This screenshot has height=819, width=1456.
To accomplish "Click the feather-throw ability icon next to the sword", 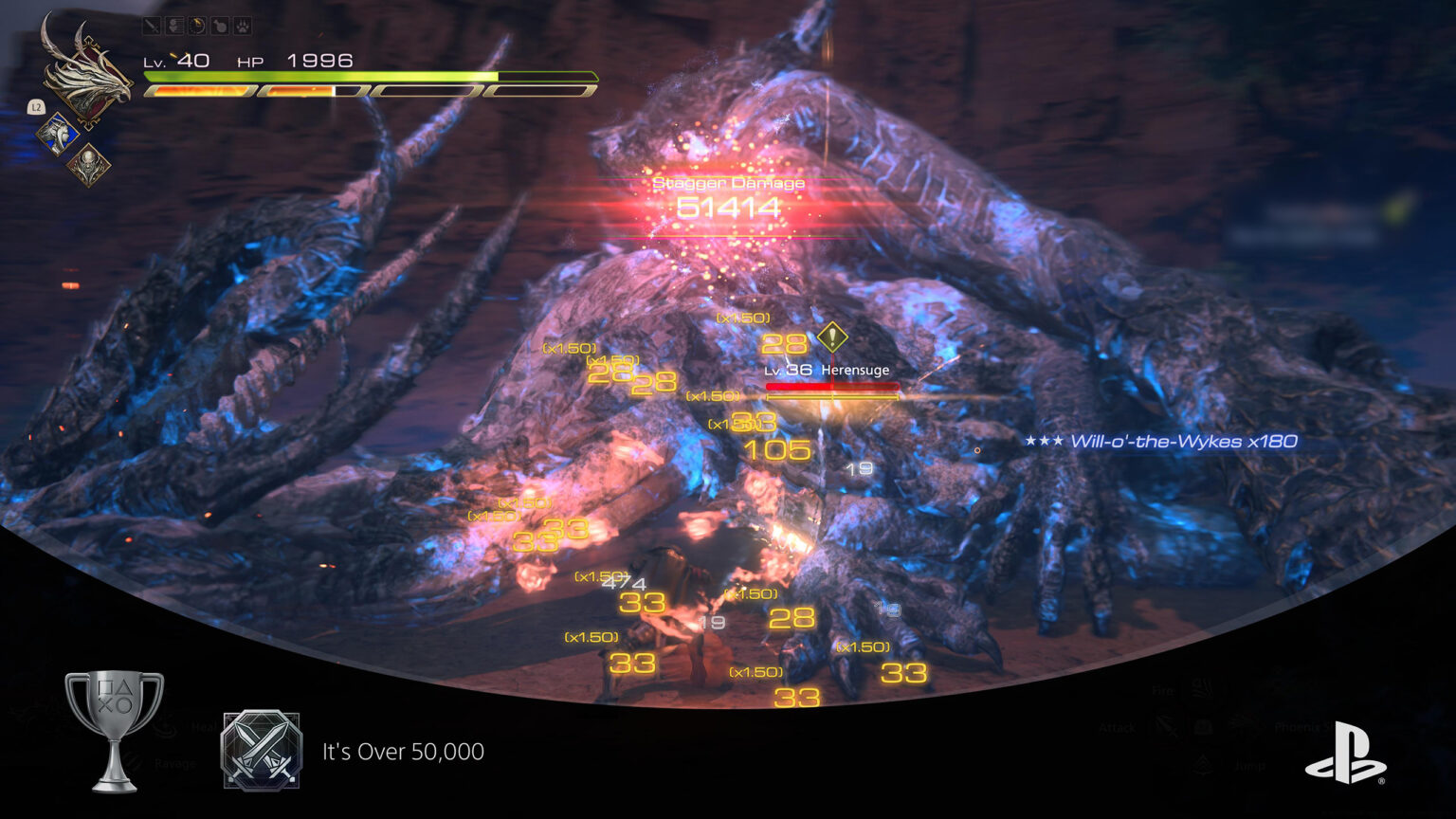I will tap(174, 26).
